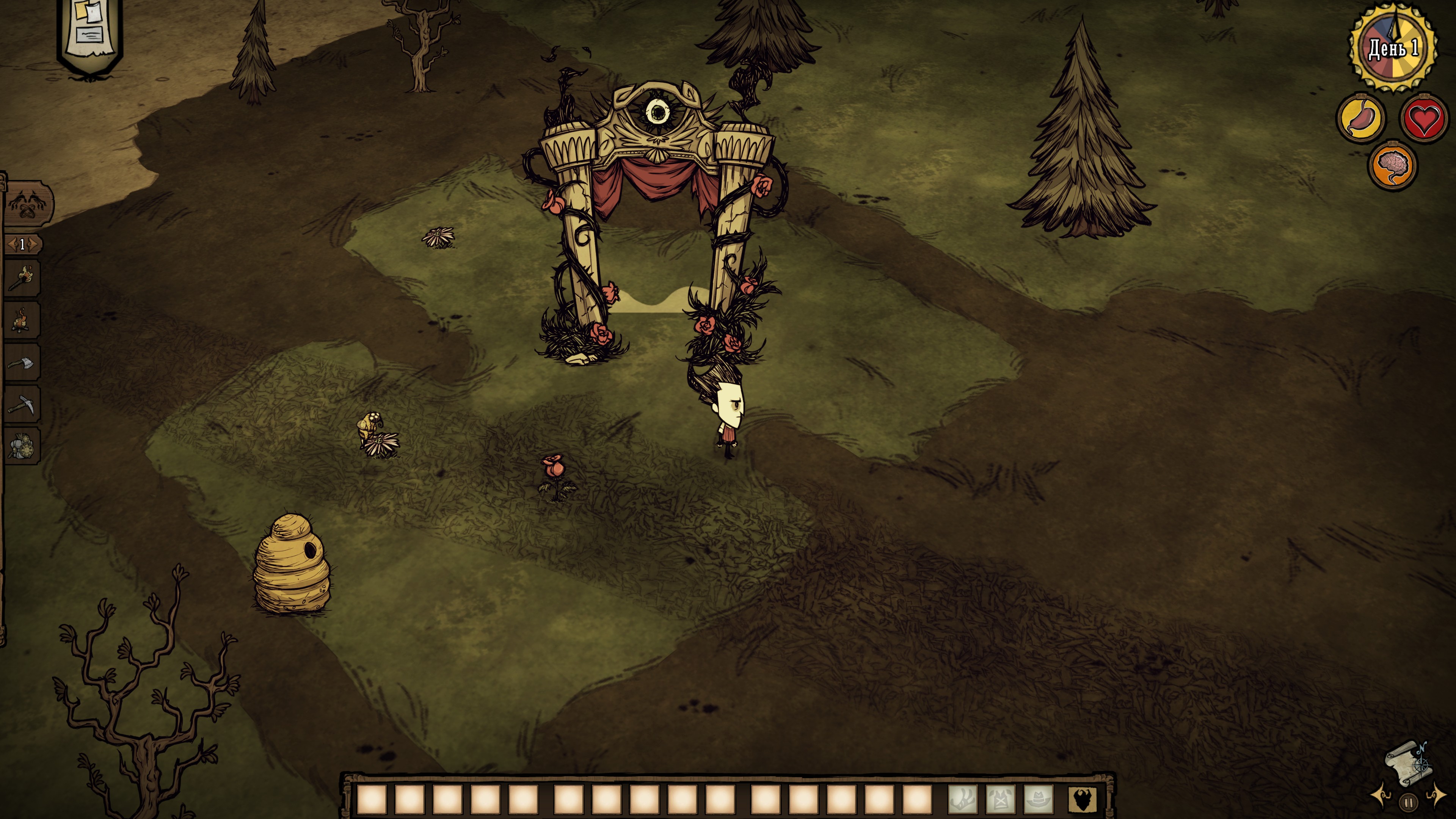Pick the pickaxe crafting recipe
This screenshot has width=1456, height=819.
tap(22, 405)
